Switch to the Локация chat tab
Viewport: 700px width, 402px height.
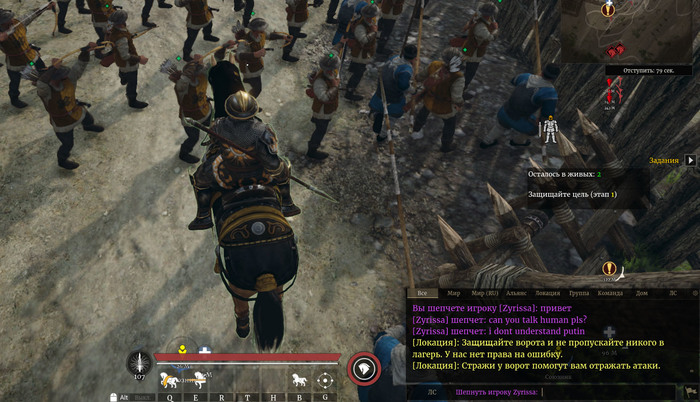tap(548, 293)
